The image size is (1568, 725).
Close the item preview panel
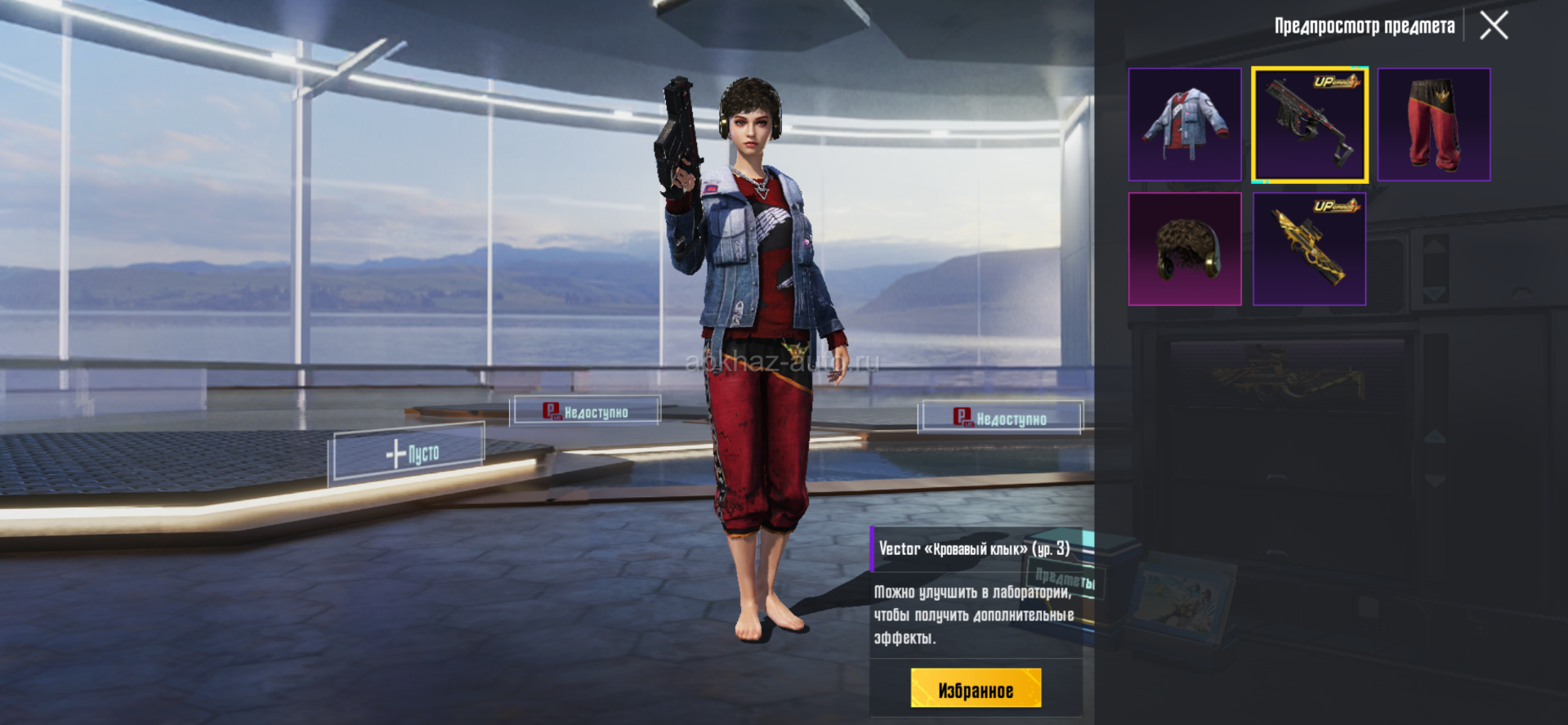1494,26
